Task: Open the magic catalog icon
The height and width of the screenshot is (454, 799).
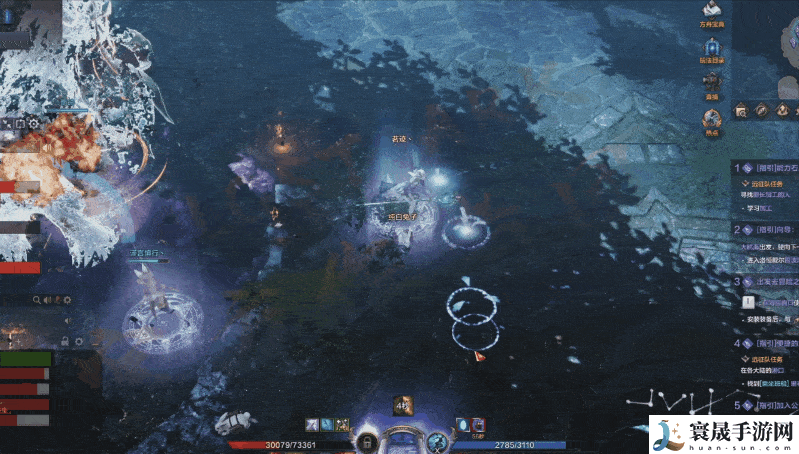Action: [712, 47]
